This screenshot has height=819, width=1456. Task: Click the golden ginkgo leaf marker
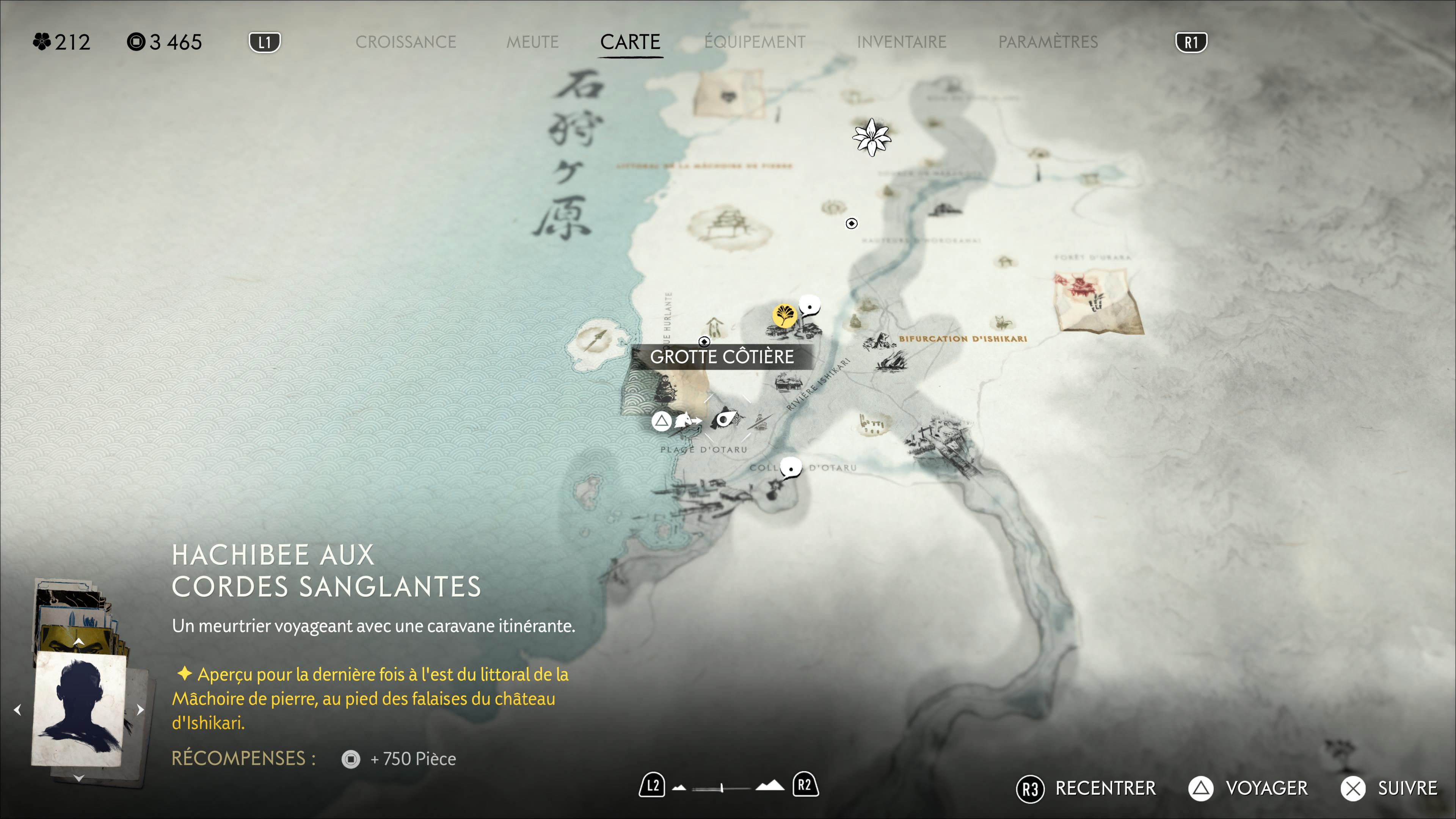[x=784, y=315]
